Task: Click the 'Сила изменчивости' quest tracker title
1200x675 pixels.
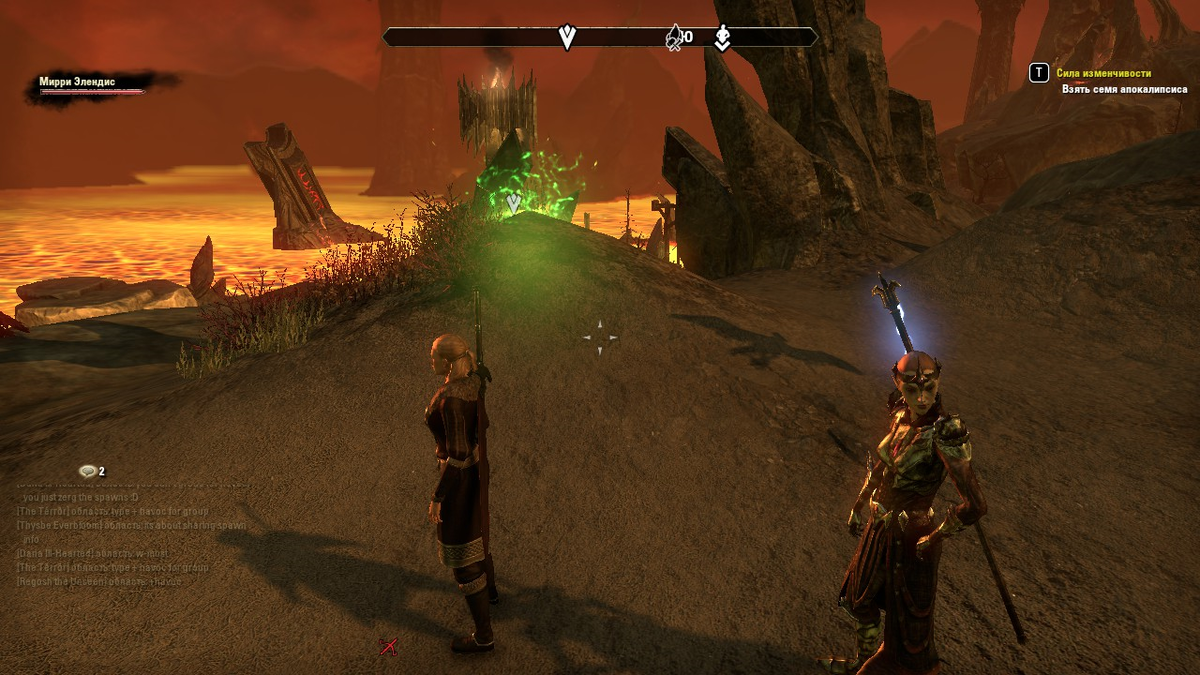Action: [x=1103, y=73]
